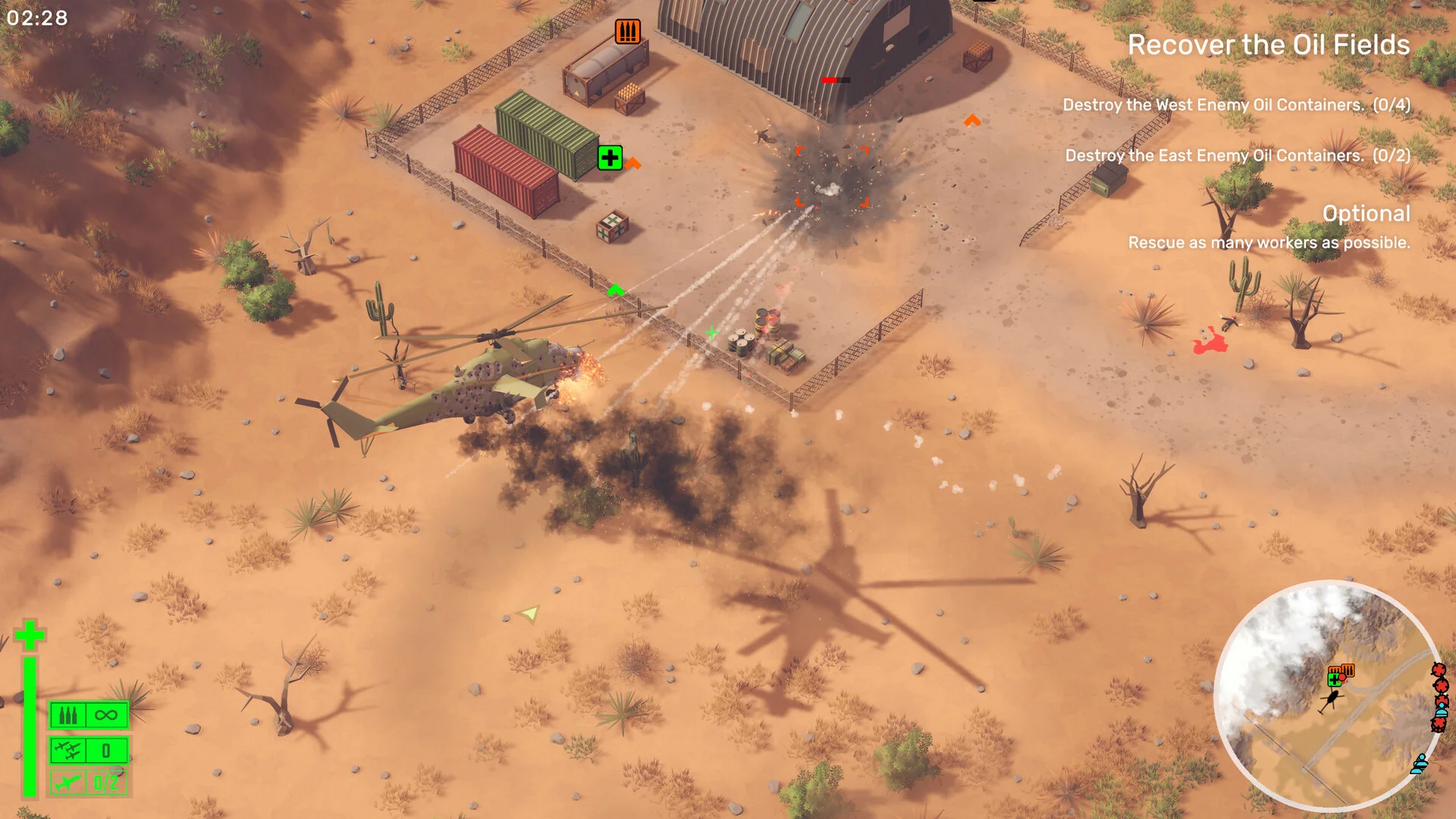
Task: Click the orange ammo pickup marker
Action: (627, 32)
